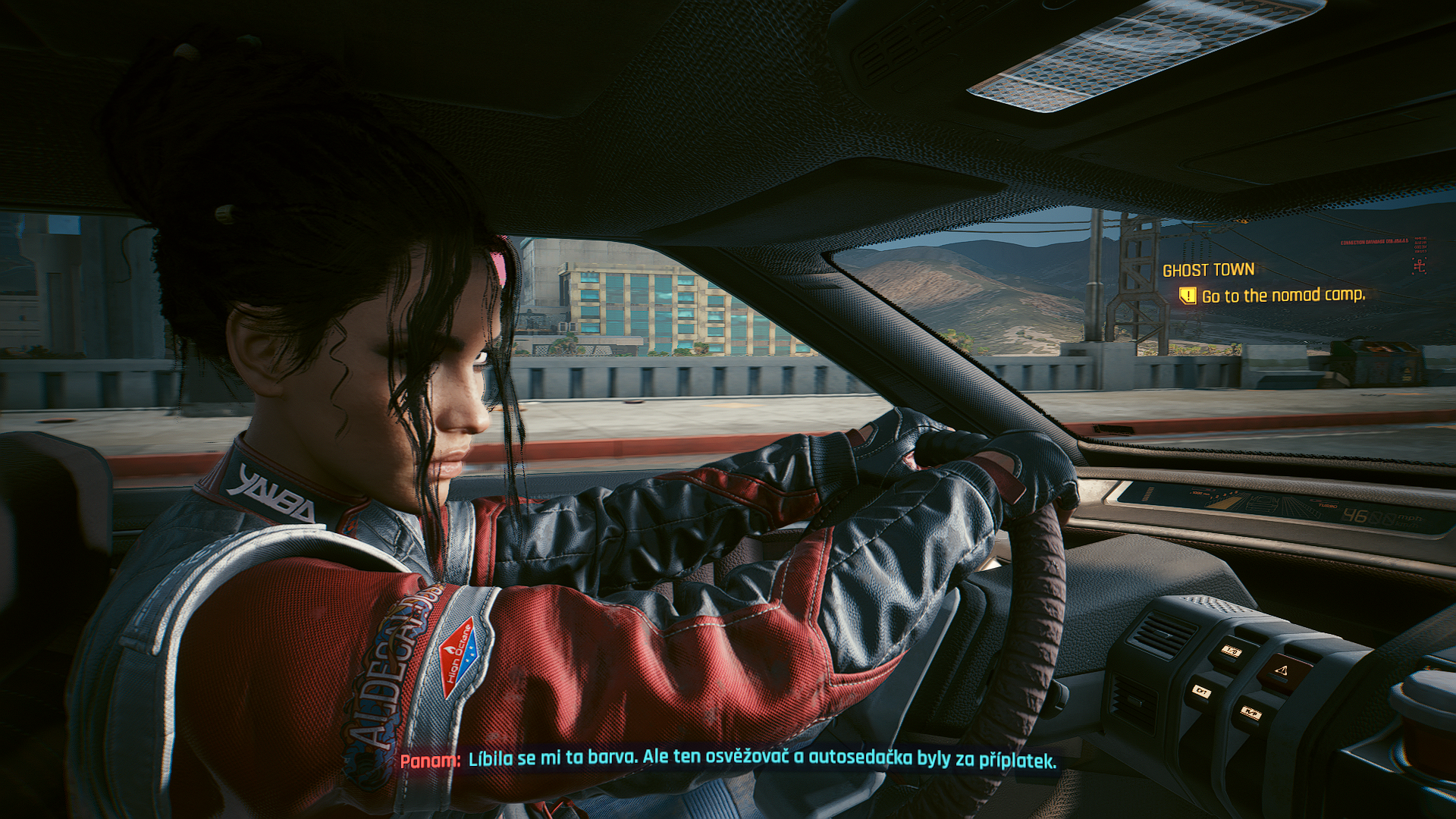Select the Ghost Town quest title
The width and height of the screenshot is (1456, 819).
click(x=1208, y=270)
